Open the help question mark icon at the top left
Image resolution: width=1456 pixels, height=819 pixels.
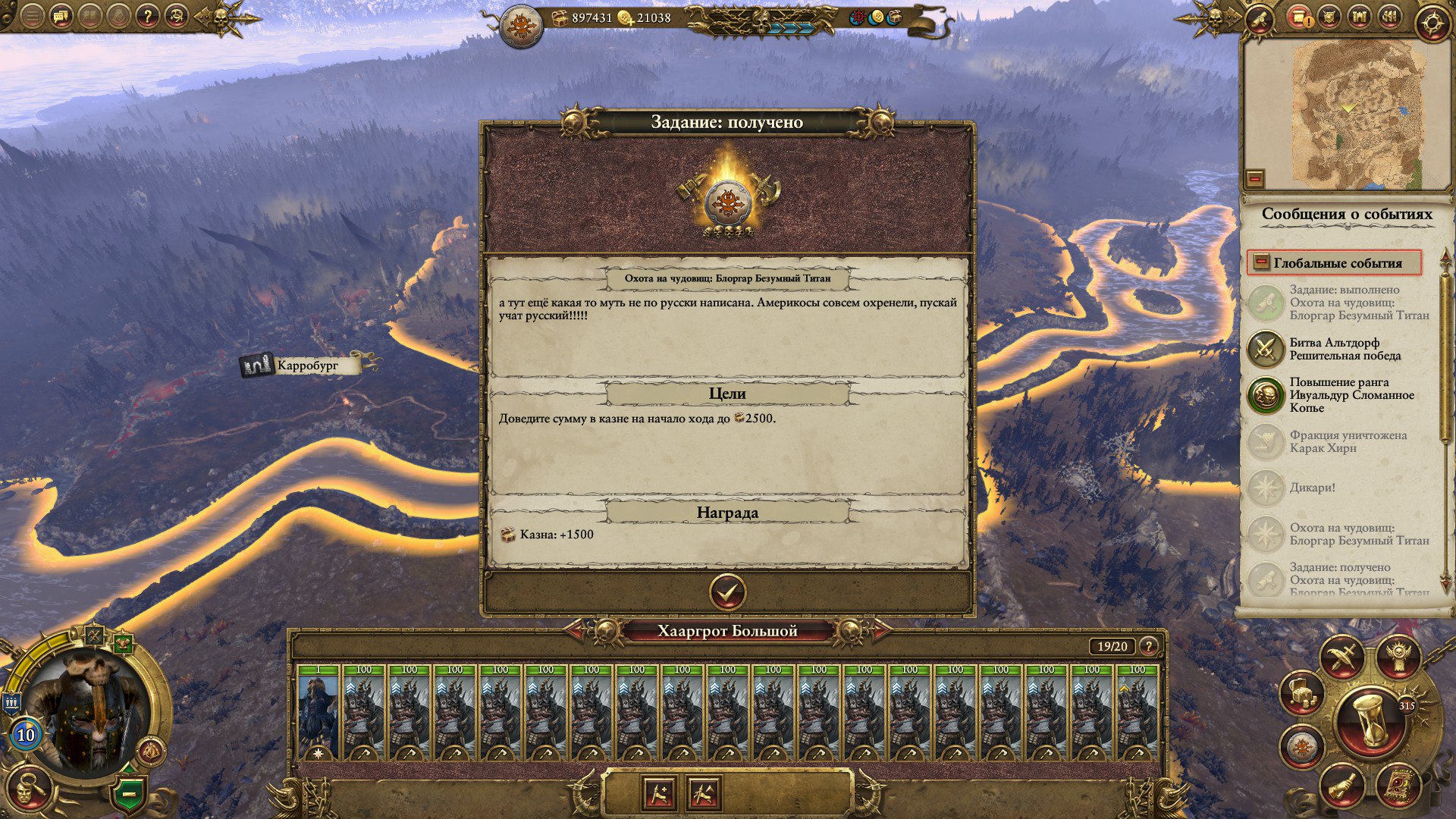pyautogui.click(x=147, y=16)
